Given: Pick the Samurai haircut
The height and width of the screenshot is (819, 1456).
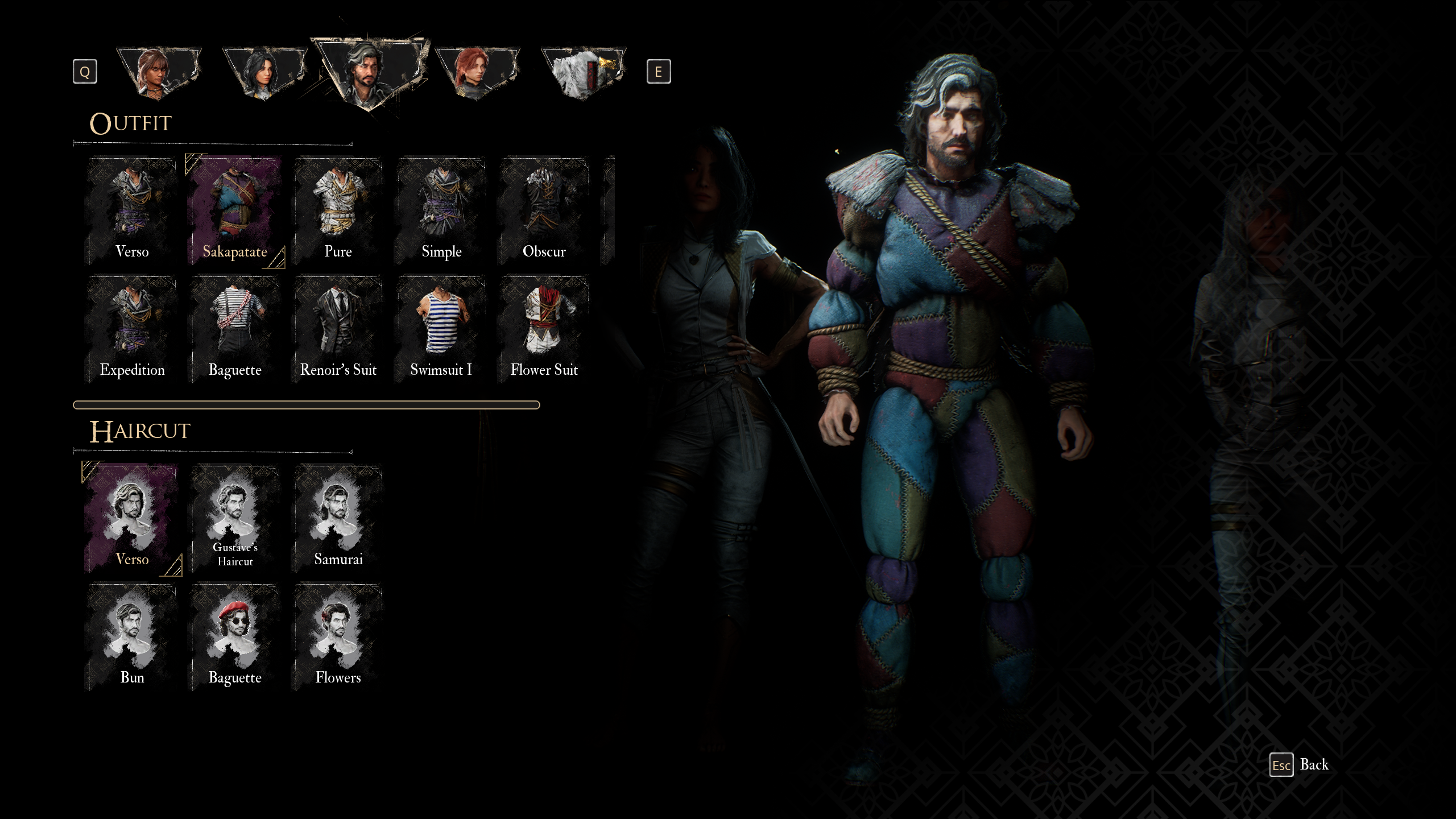Looking at the screenshot, I should (338, 518).
